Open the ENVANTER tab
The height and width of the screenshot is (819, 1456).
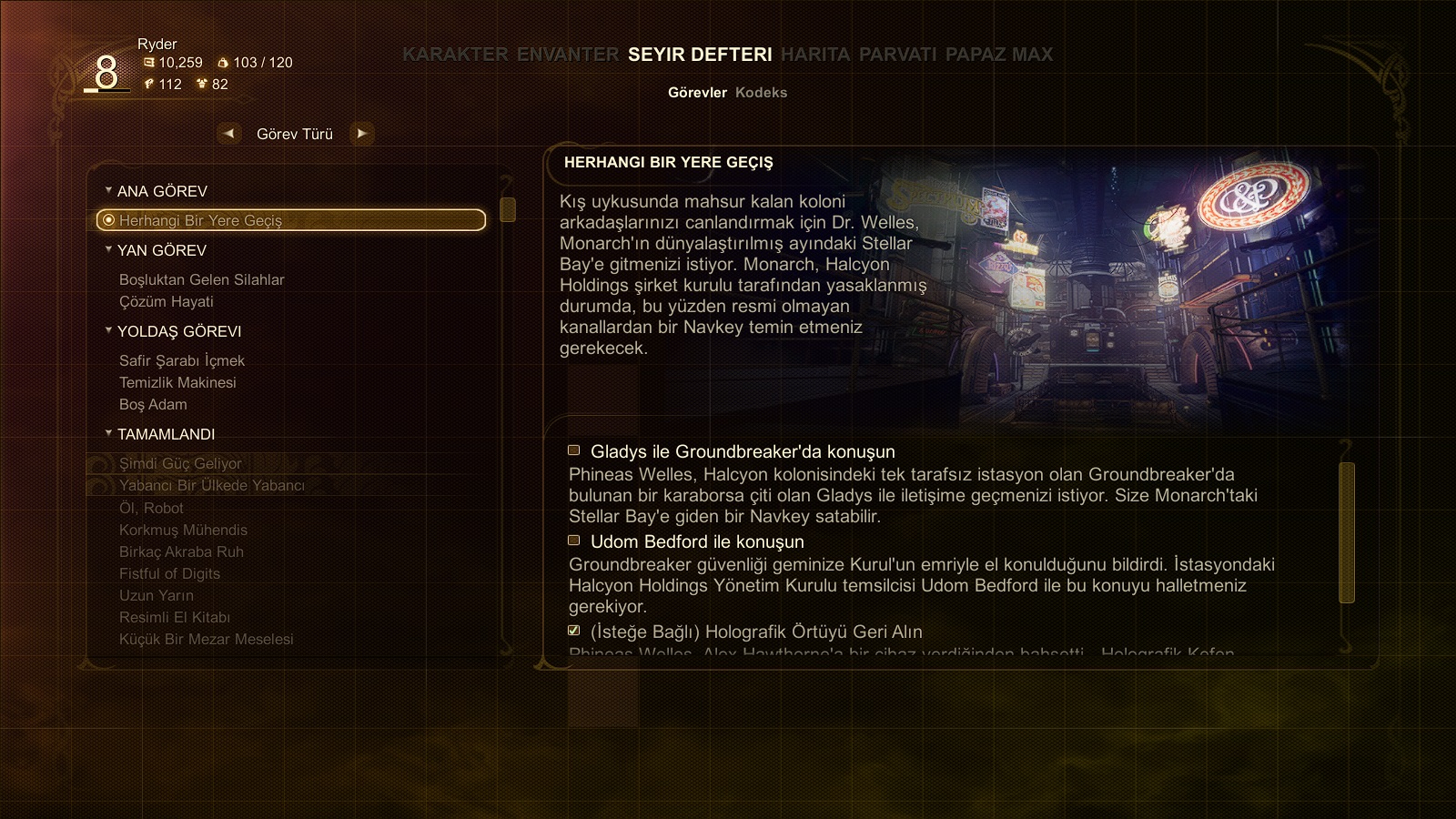(567, 55)
